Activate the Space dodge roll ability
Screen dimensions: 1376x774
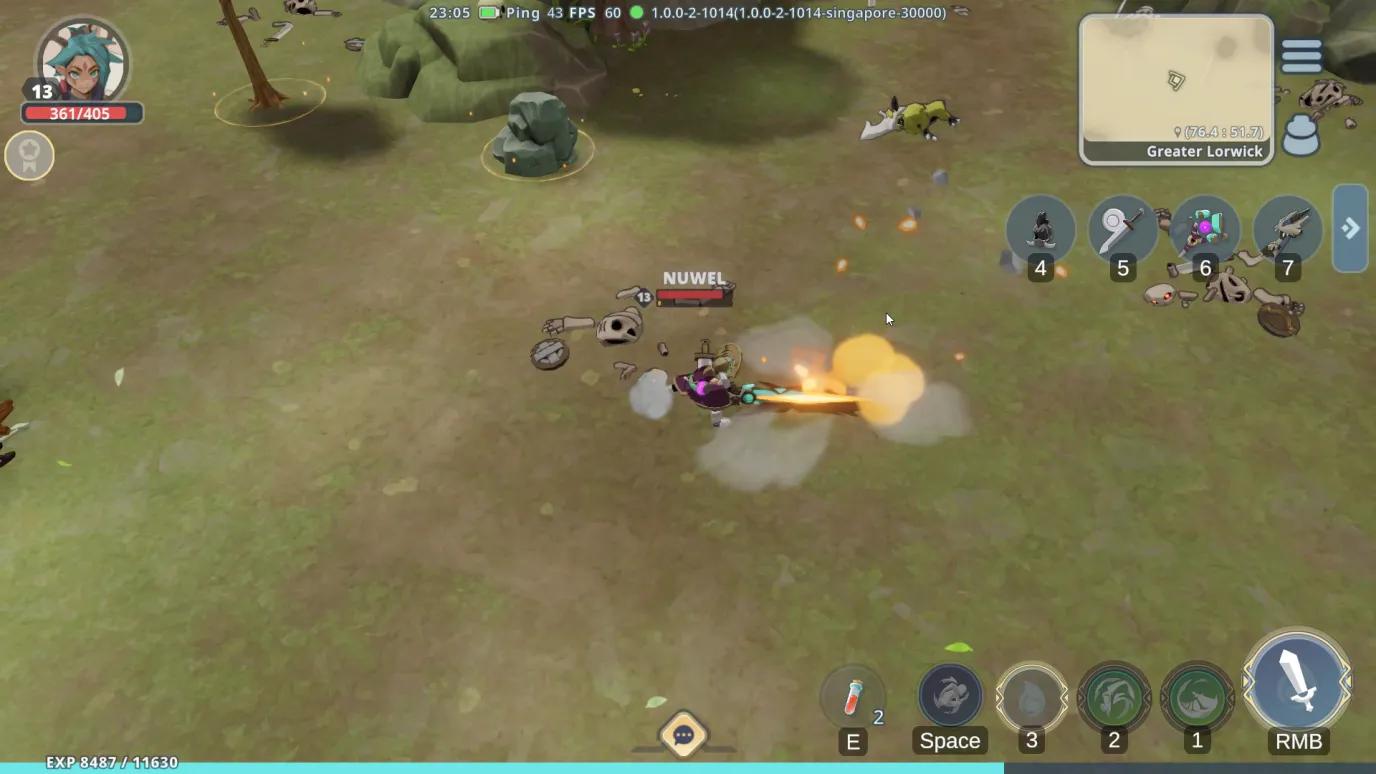tap(950, 696)
